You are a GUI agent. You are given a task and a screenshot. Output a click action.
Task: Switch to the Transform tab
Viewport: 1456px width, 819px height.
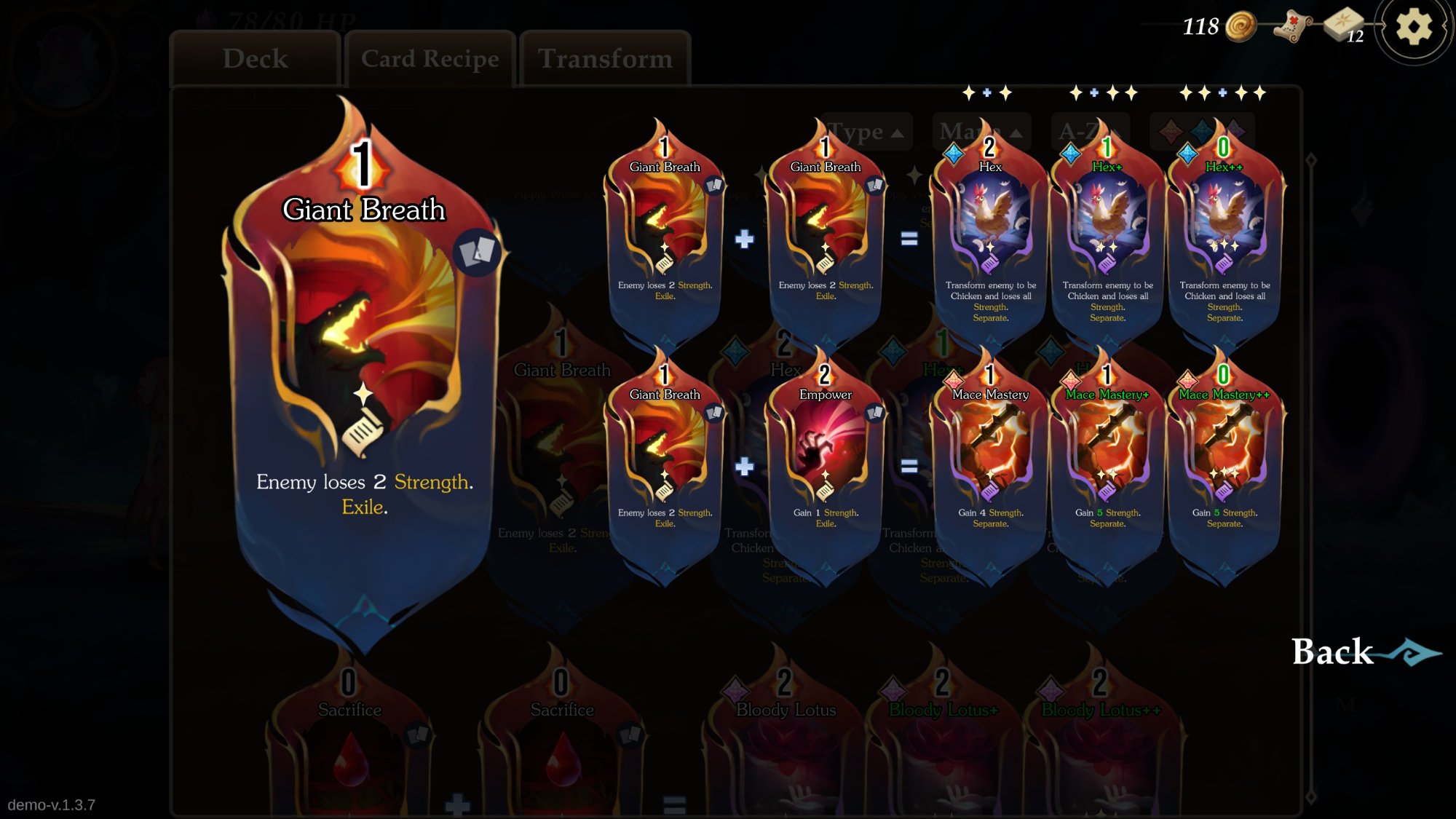[605, 59]
